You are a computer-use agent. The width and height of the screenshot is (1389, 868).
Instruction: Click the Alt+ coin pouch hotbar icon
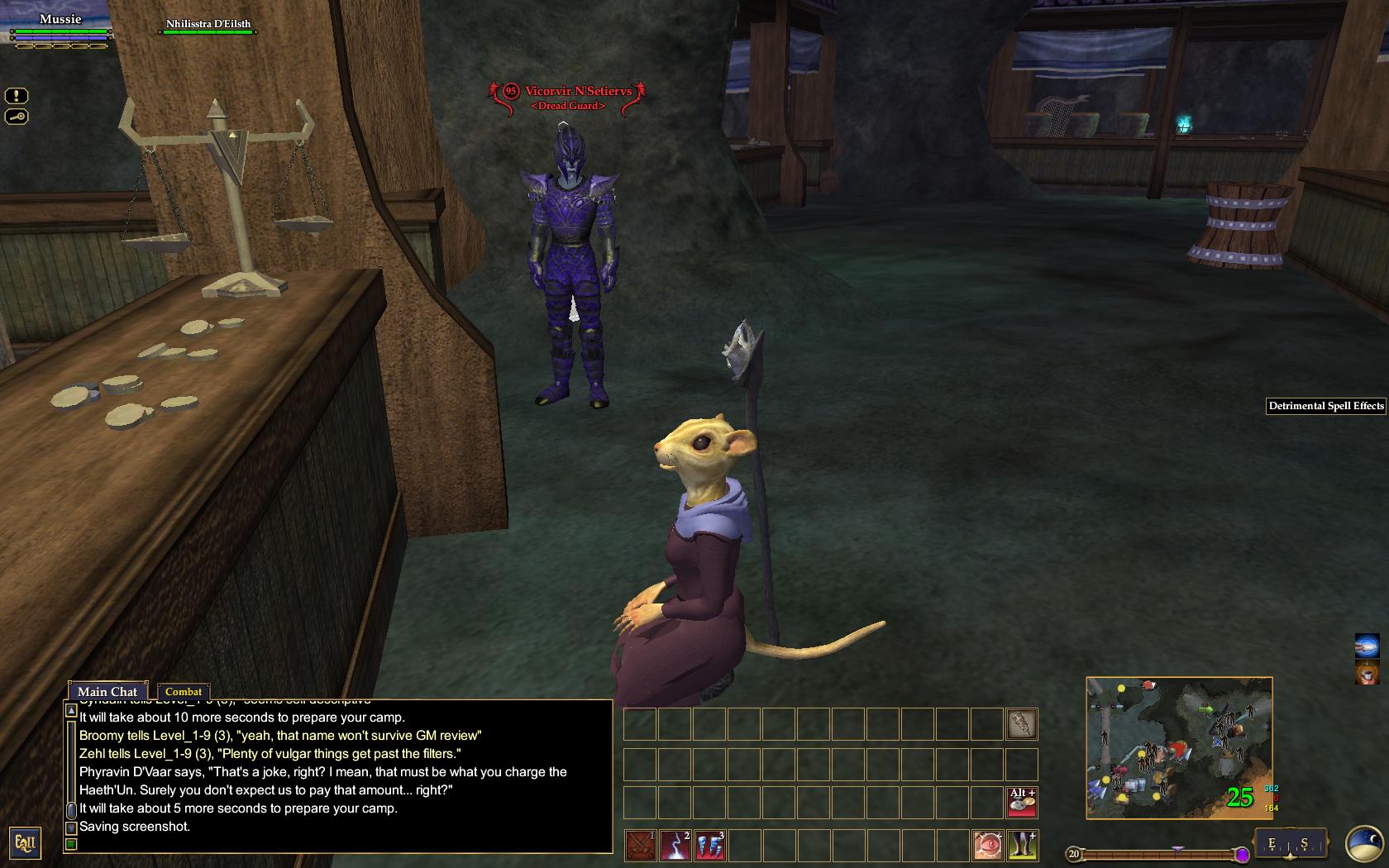pos(1023,803)
